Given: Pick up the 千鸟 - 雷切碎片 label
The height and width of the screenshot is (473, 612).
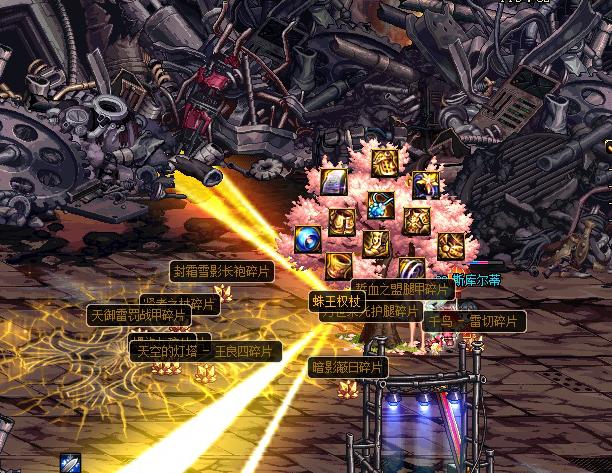Looking at the screenshot, I should pos(474,321).
